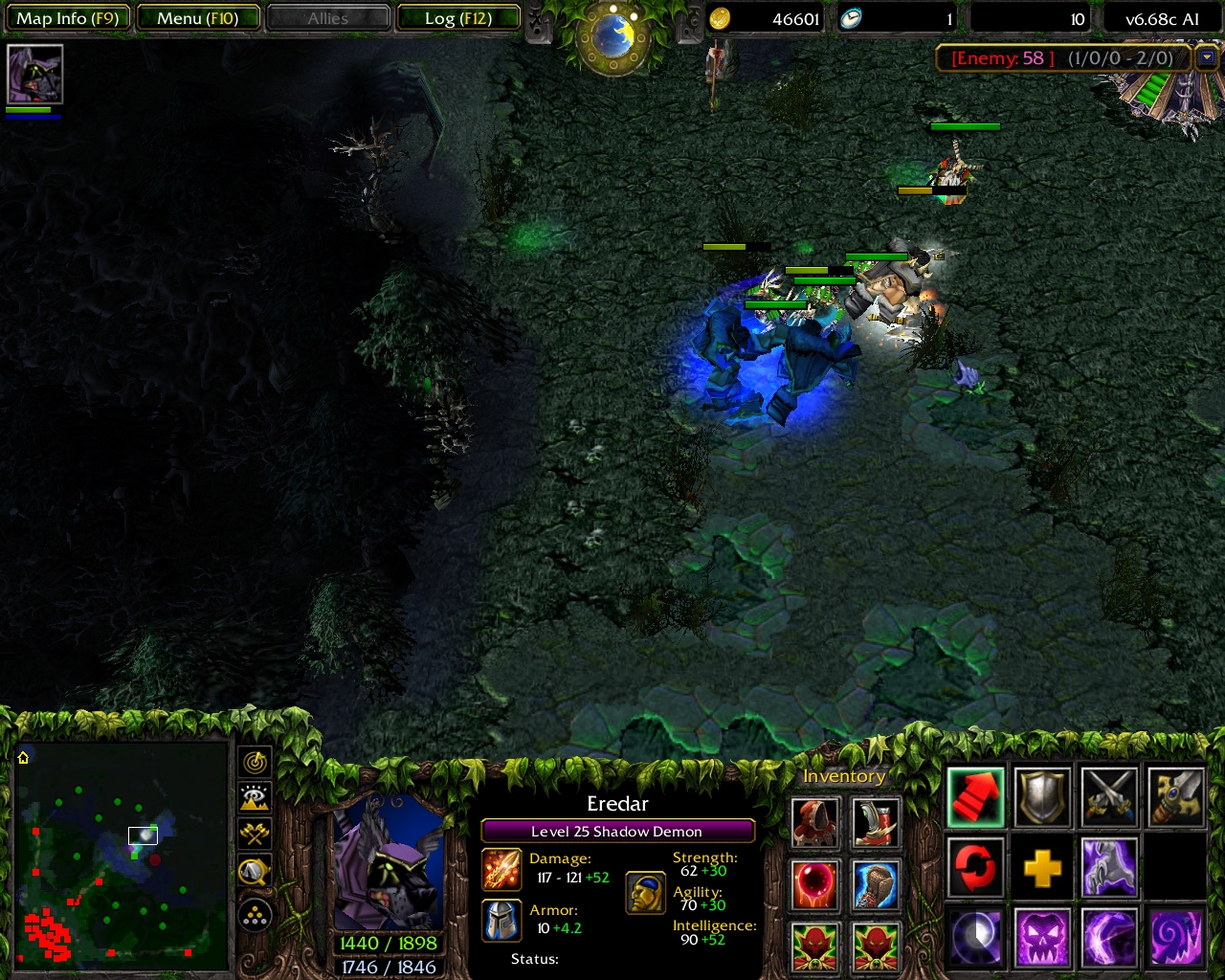Viewport: 1225px width, 980px height.
Task: Collapse the Enemy scoreboard with its arrow button
Action: tap(1206, 58)
